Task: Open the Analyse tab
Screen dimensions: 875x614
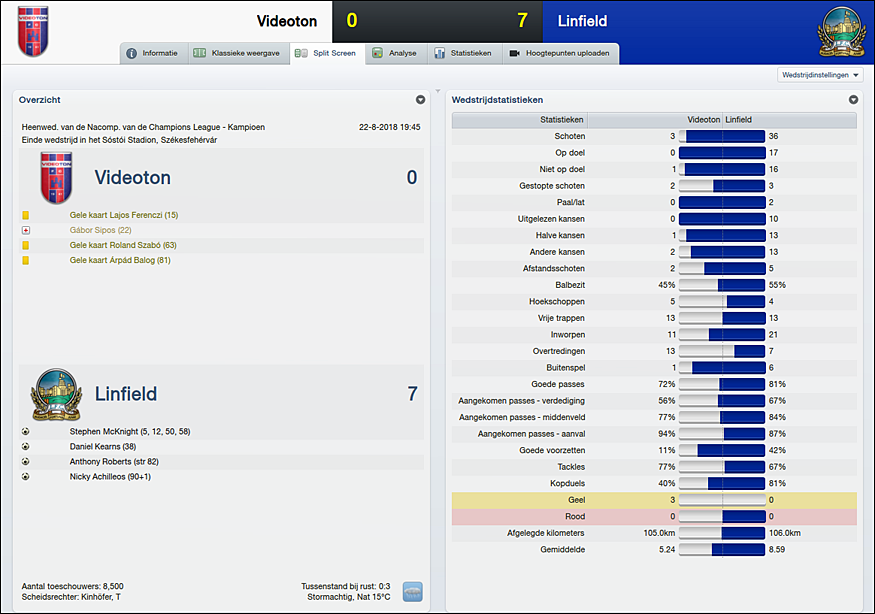Action: (x=395, y=53)
